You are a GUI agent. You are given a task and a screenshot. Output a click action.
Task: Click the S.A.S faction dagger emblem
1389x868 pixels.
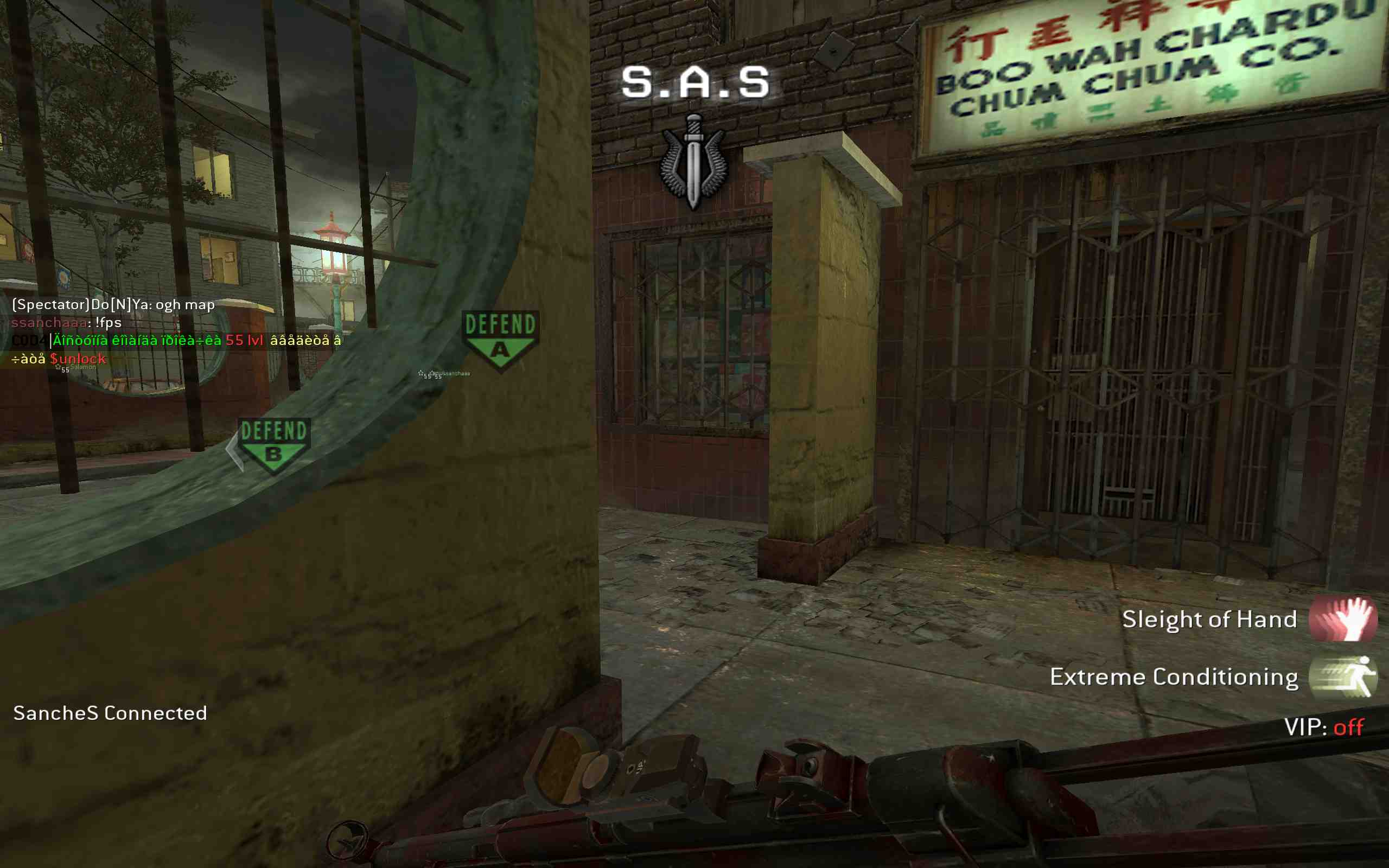tap(693, 161)
